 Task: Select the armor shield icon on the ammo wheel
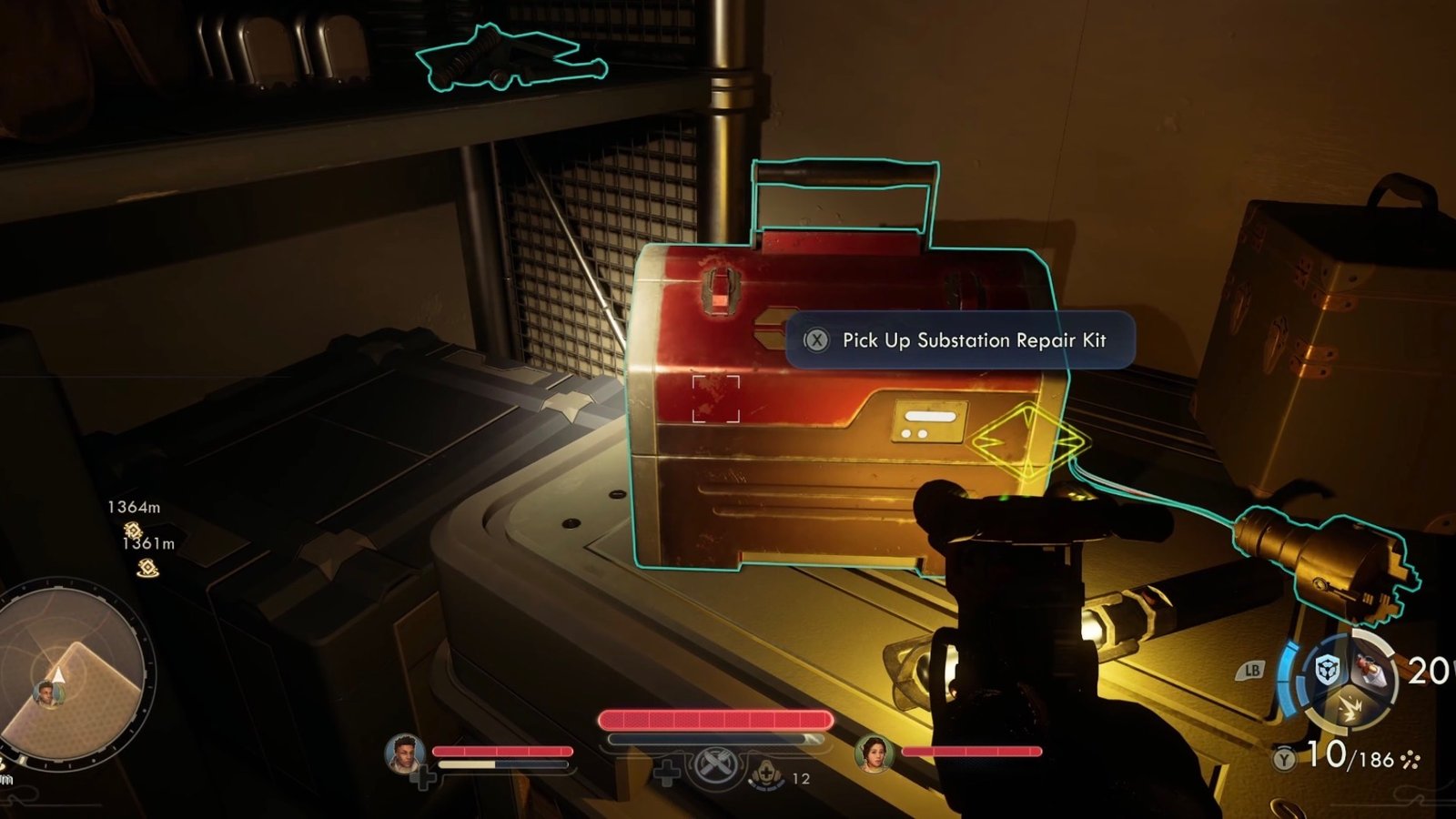1327,669
